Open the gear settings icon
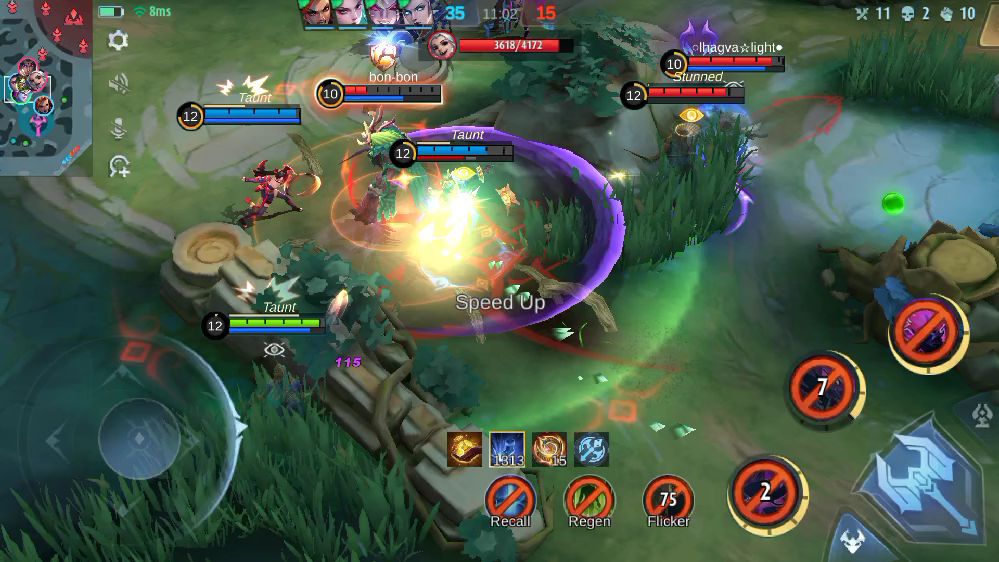999x562 pixels. pos(118,41)
